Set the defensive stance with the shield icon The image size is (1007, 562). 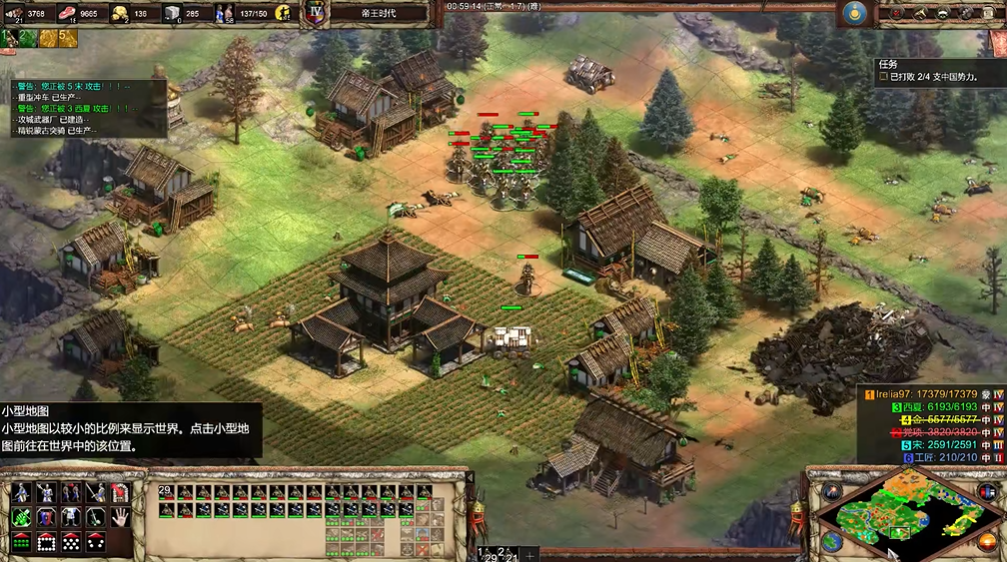(46, 517)
